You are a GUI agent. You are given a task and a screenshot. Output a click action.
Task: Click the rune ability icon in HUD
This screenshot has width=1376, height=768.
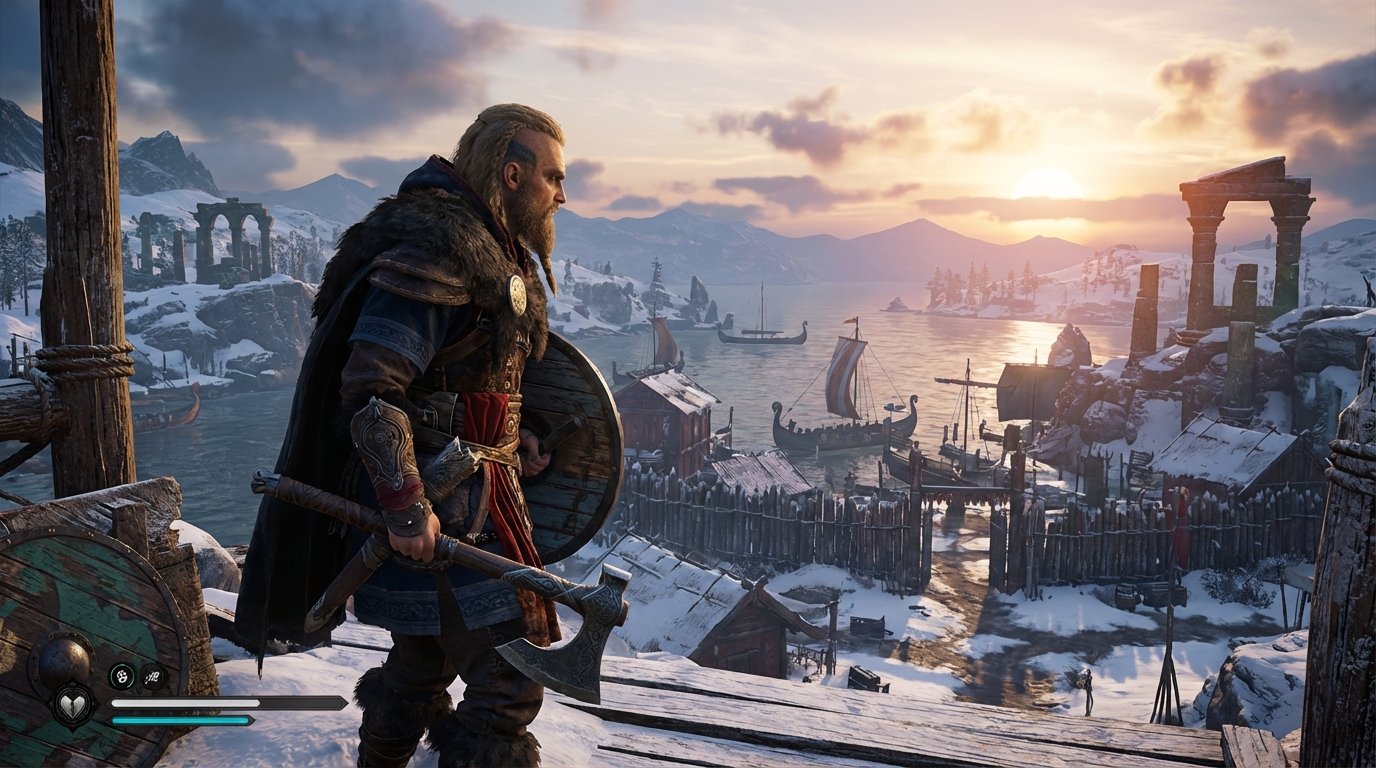coord(155,676)
